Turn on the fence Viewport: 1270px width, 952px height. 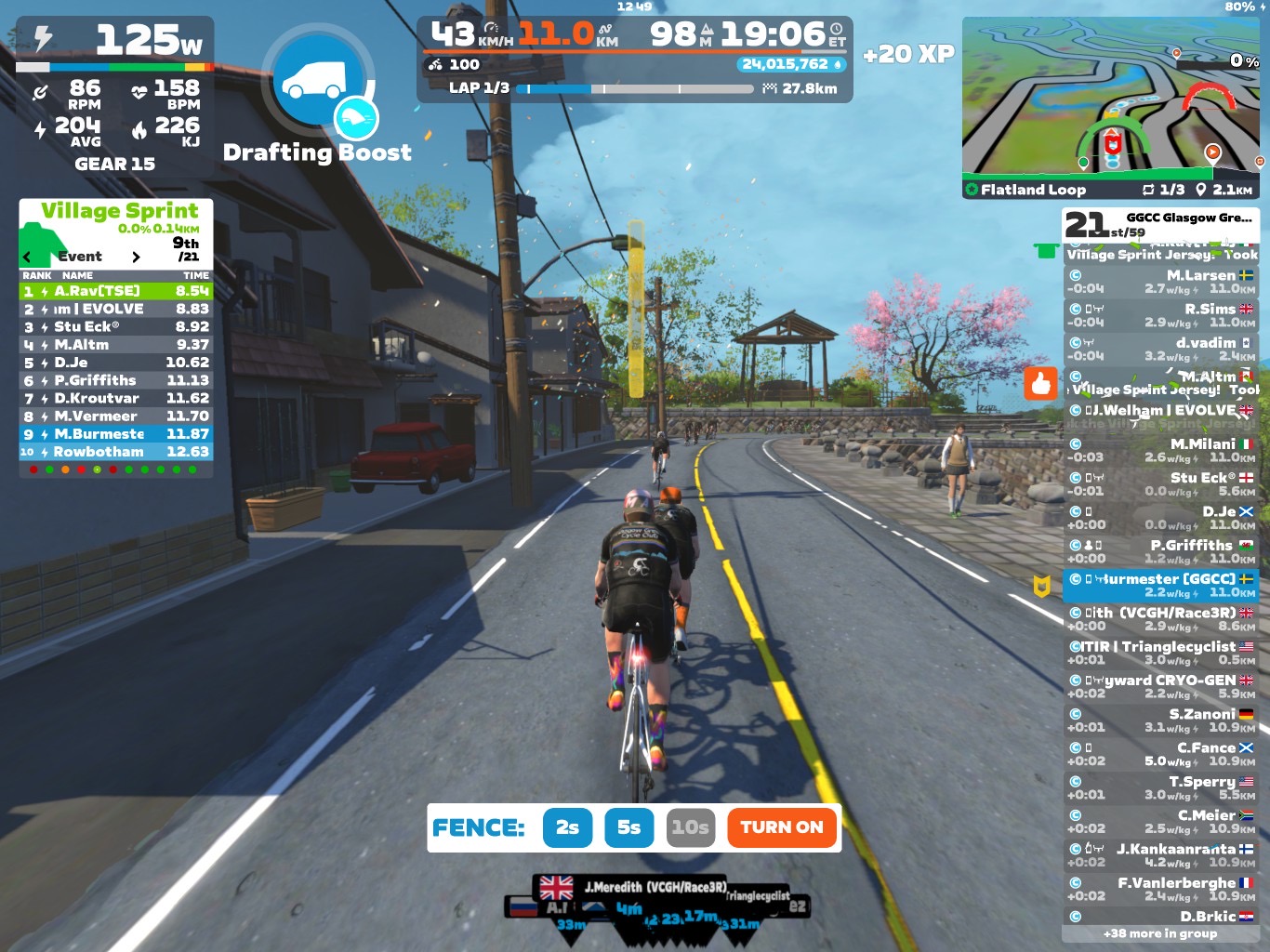[782, 827]
